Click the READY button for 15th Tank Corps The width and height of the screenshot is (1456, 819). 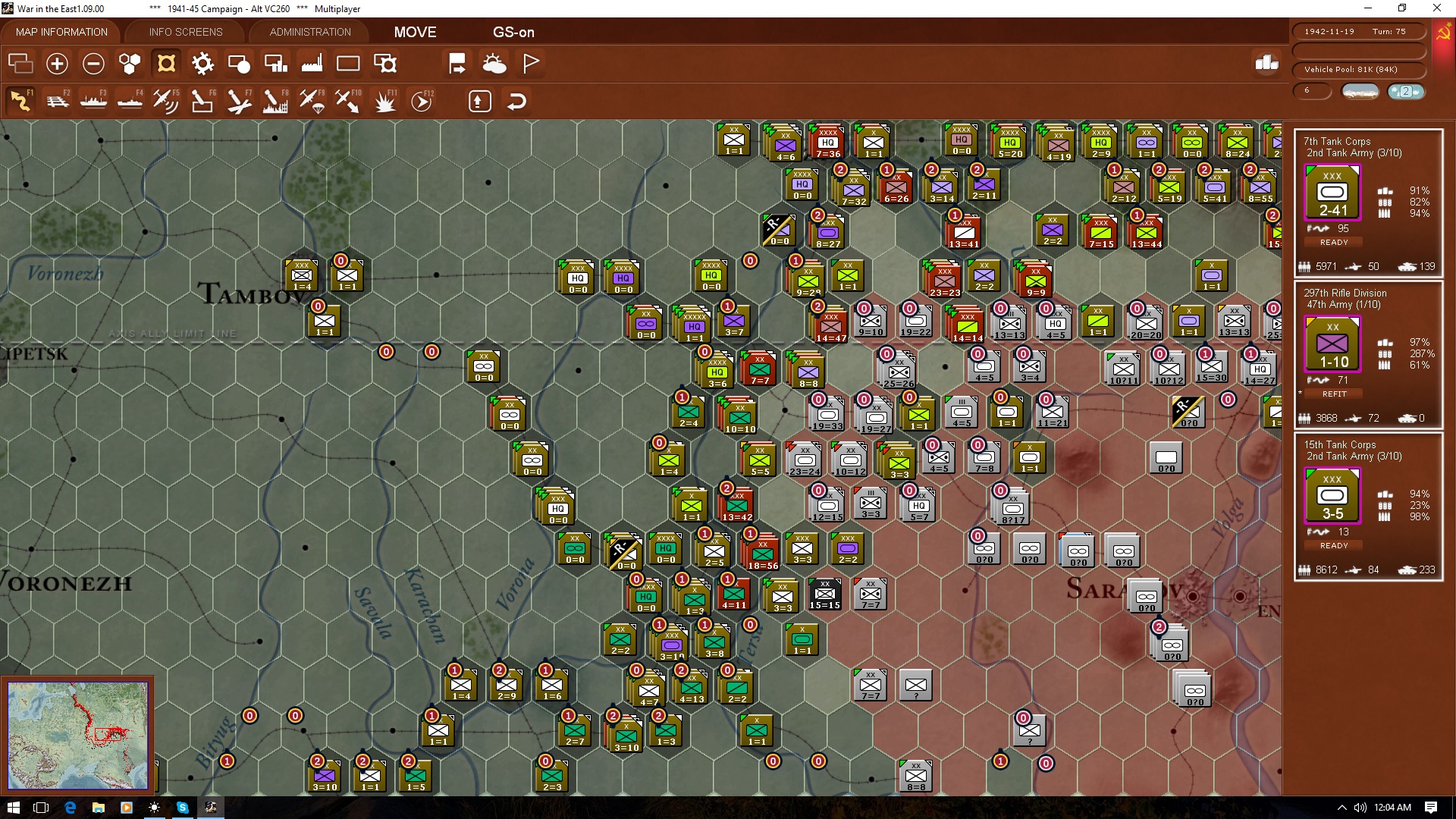(1333, 544)
